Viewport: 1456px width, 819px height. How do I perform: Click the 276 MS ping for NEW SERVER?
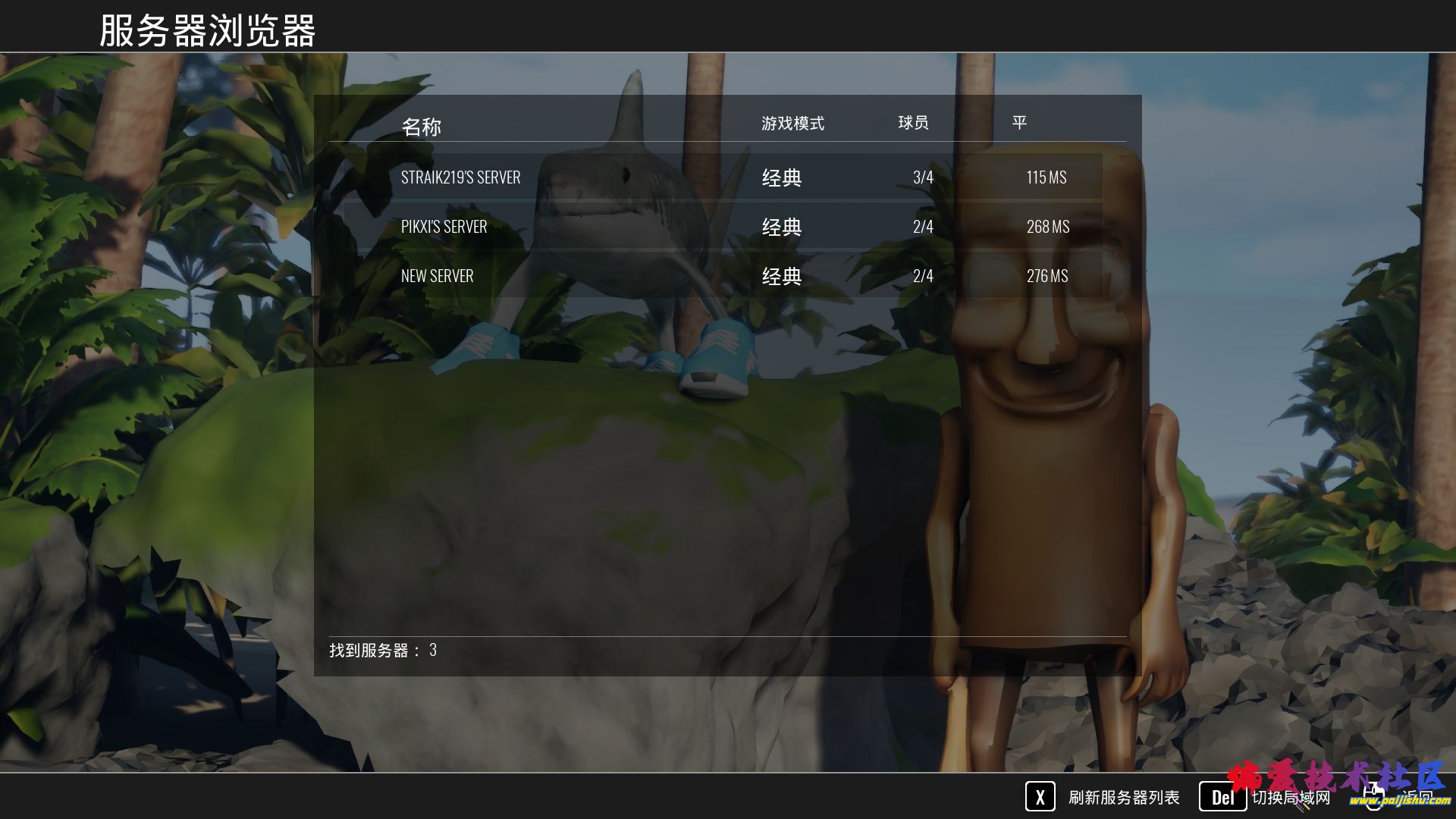coord(1049,275)
